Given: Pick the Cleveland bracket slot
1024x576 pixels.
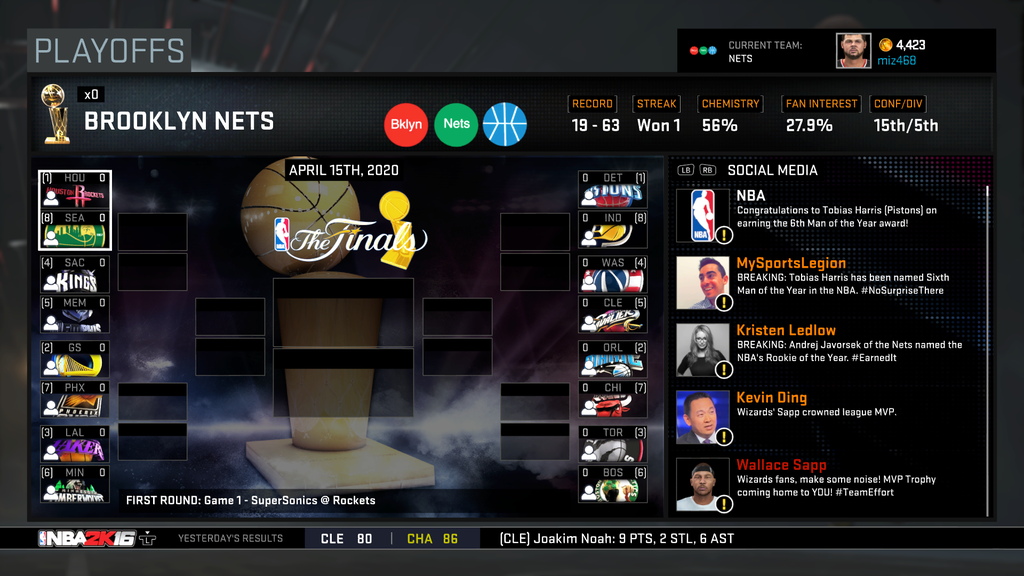Looking at the screenshot, I should point(613,315).
